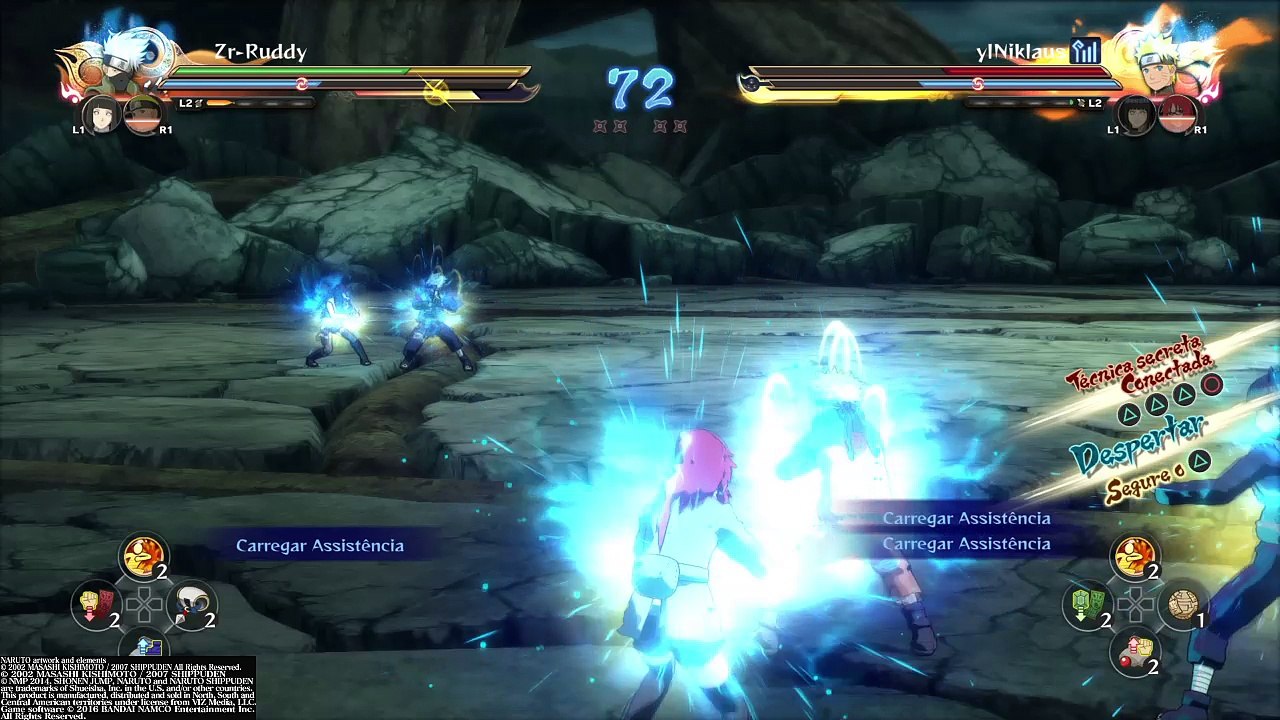1280x720 pixels.
Task: Use the cracked clay ball item
Action: click(x=1181, y=605)
